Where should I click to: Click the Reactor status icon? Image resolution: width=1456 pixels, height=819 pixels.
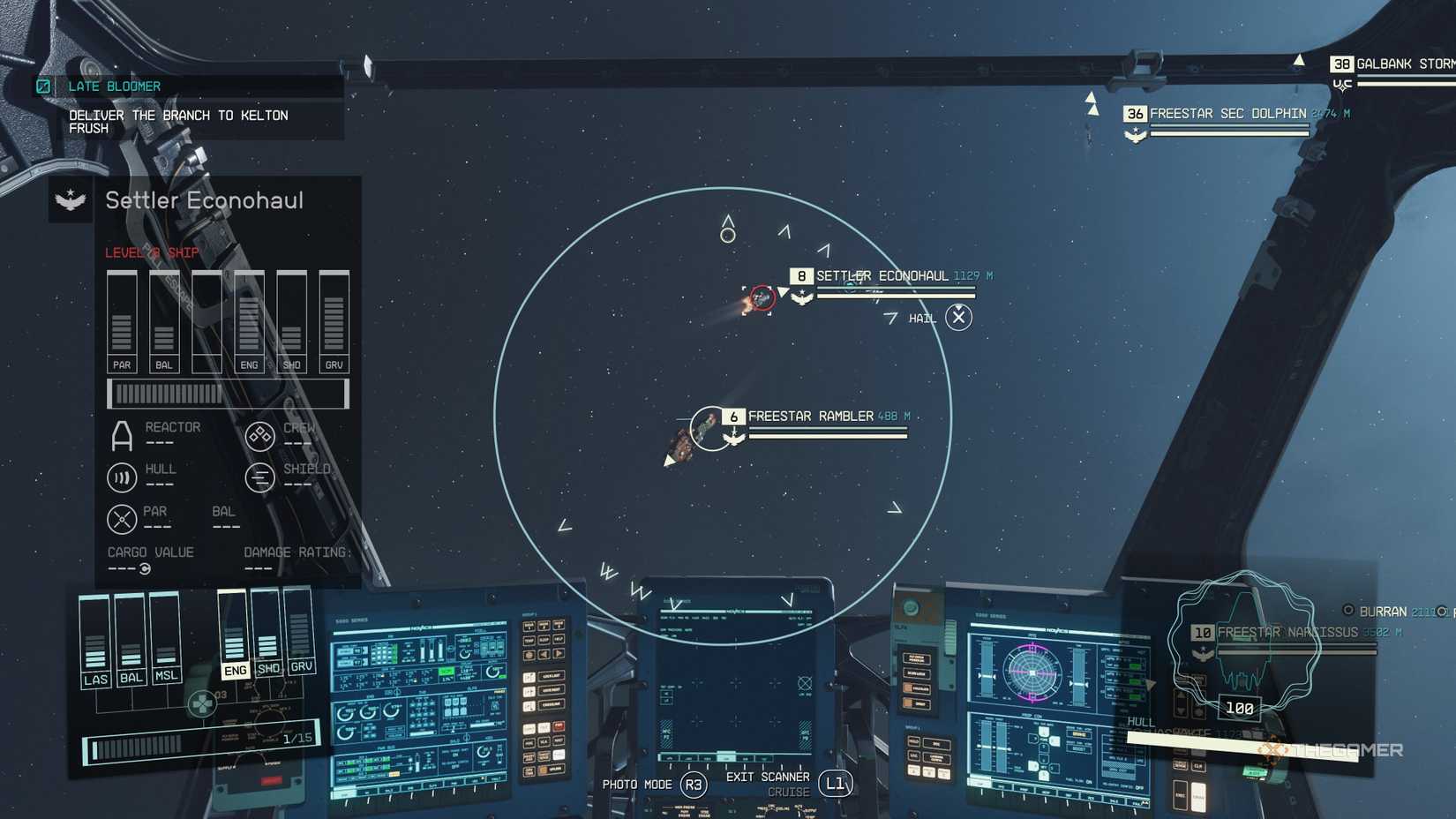[121, 434]
